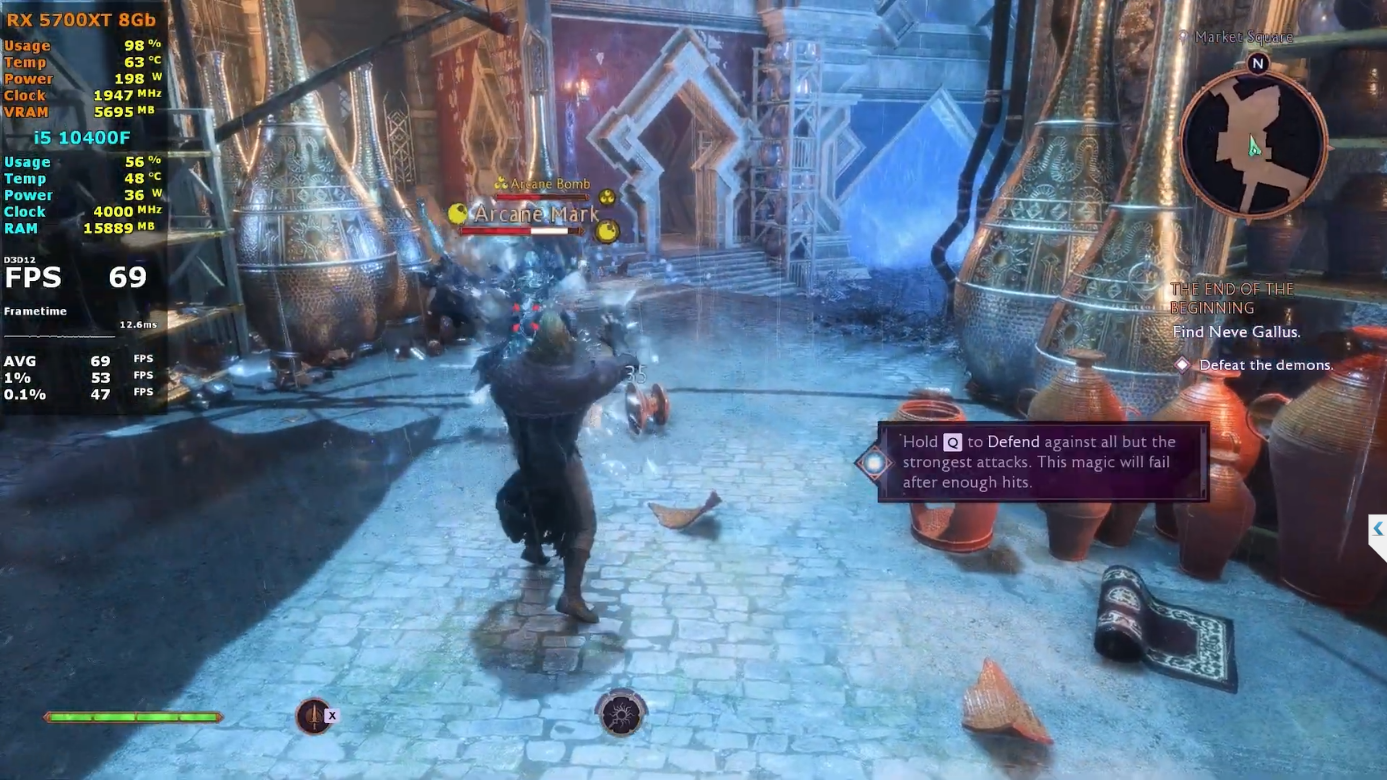Click the green health bar at bottom left

(133, 716)
